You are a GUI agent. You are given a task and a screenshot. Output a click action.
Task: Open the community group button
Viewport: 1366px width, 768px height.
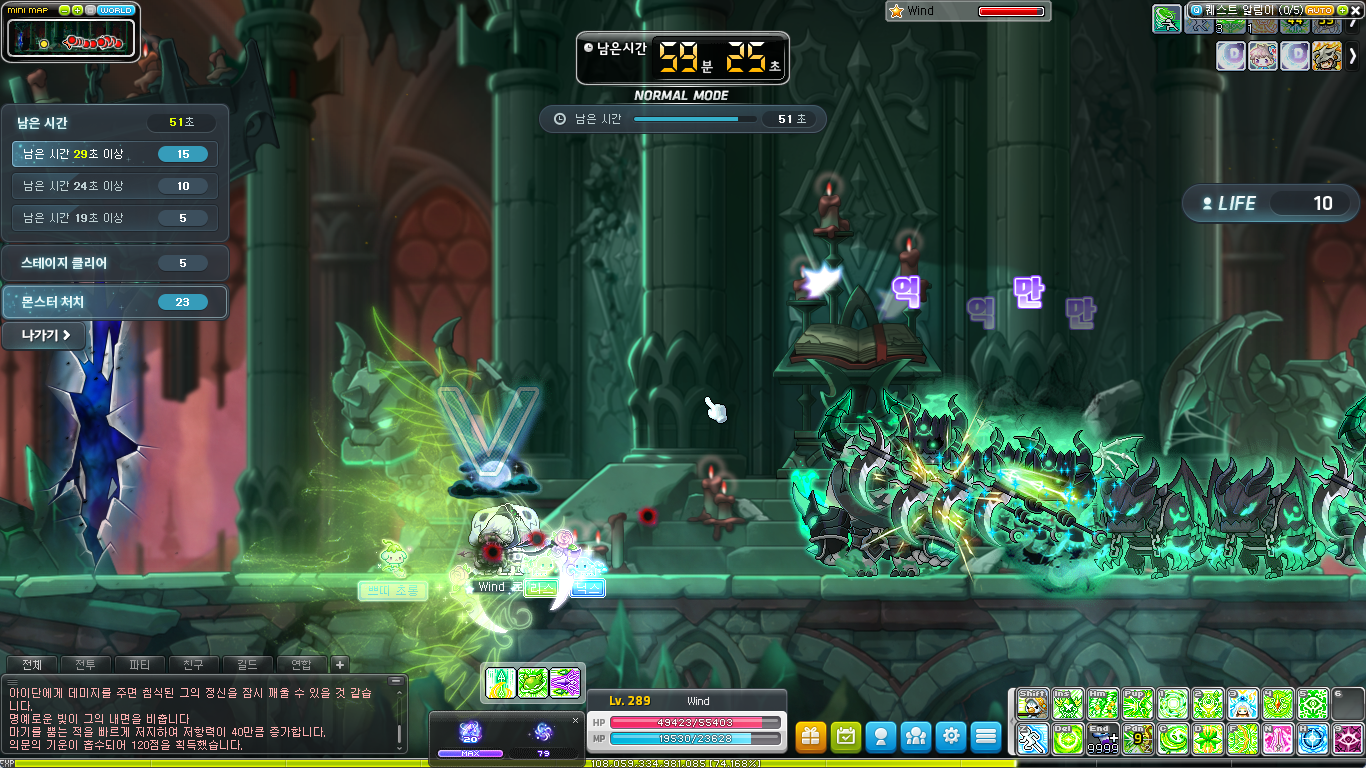pos(916,737)
